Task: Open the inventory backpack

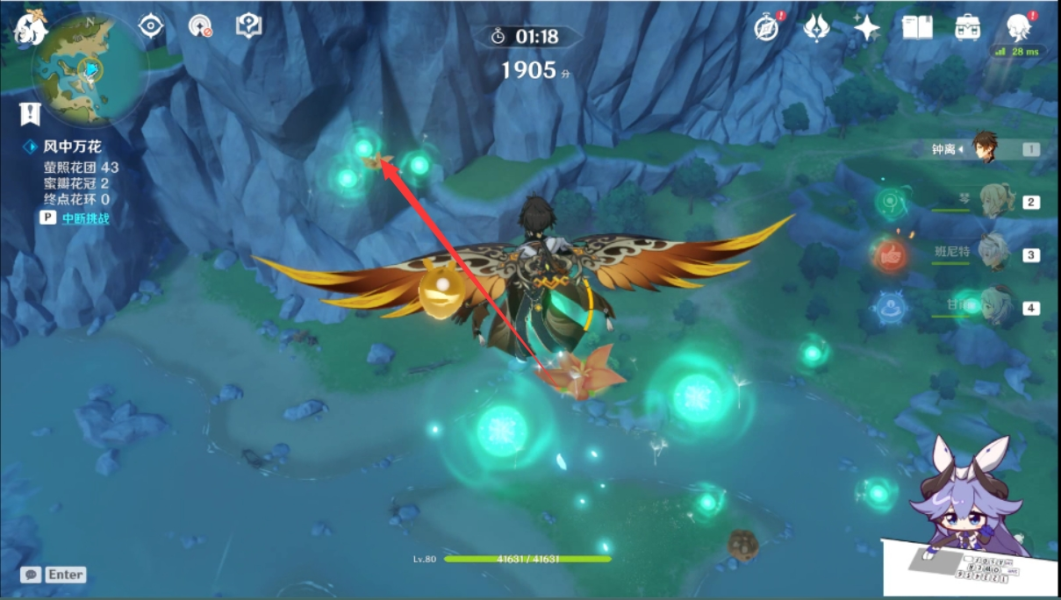Action: coord(967,27)
